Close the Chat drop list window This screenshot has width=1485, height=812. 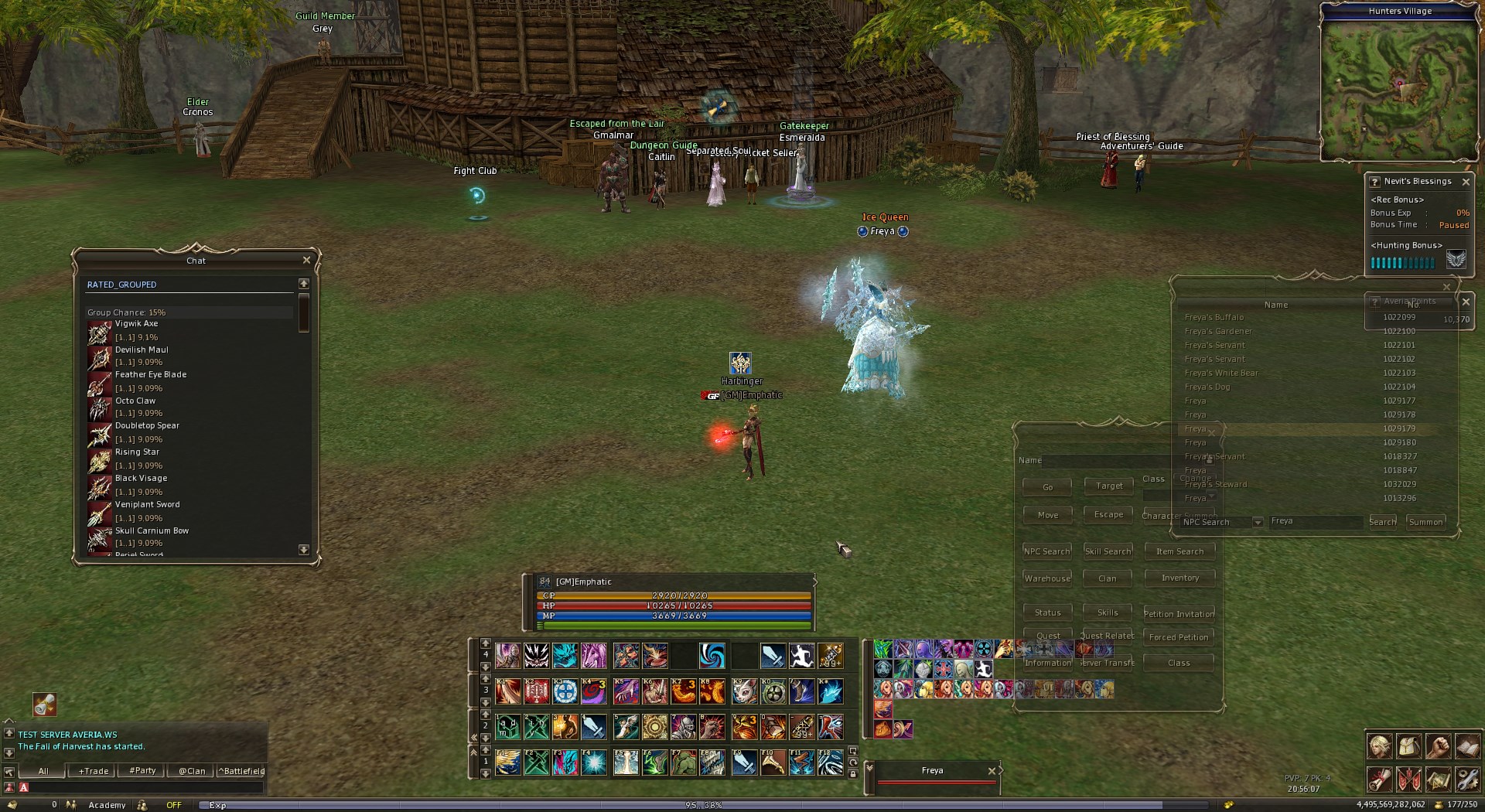tap(306, 260)
